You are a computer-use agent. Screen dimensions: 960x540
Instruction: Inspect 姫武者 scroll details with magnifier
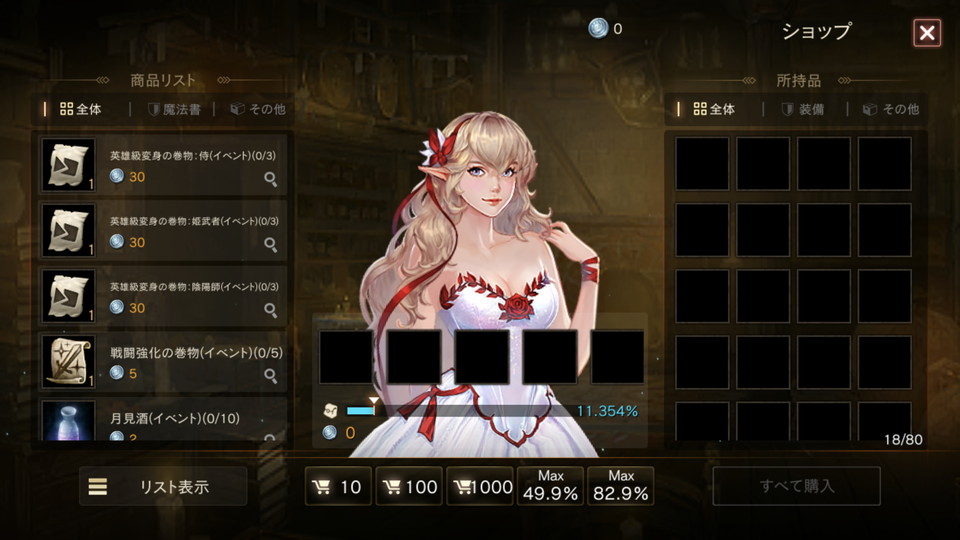(x=270, y=244)
